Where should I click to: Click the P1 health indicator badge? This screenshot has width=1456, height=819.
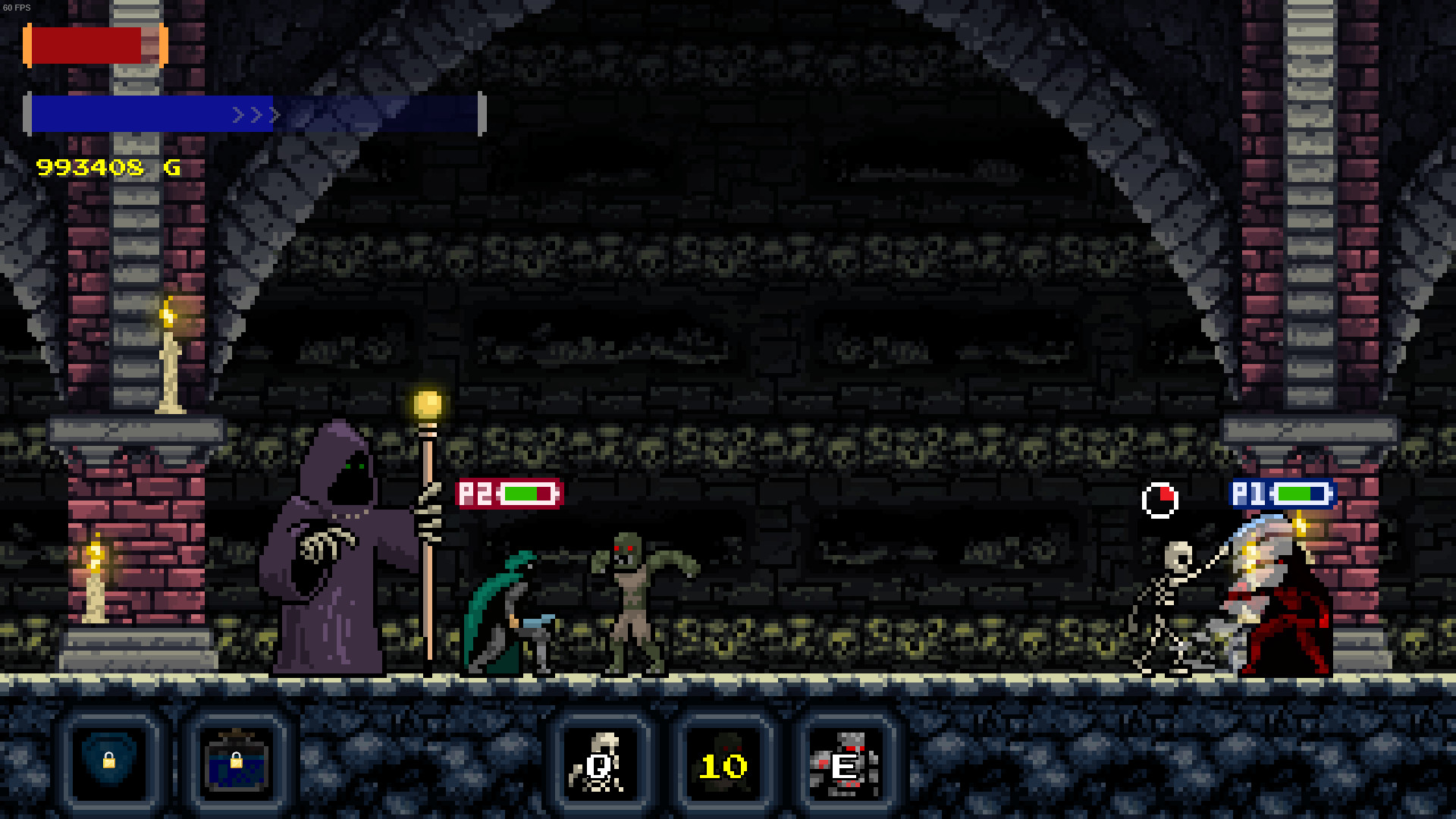(1282, 494)
